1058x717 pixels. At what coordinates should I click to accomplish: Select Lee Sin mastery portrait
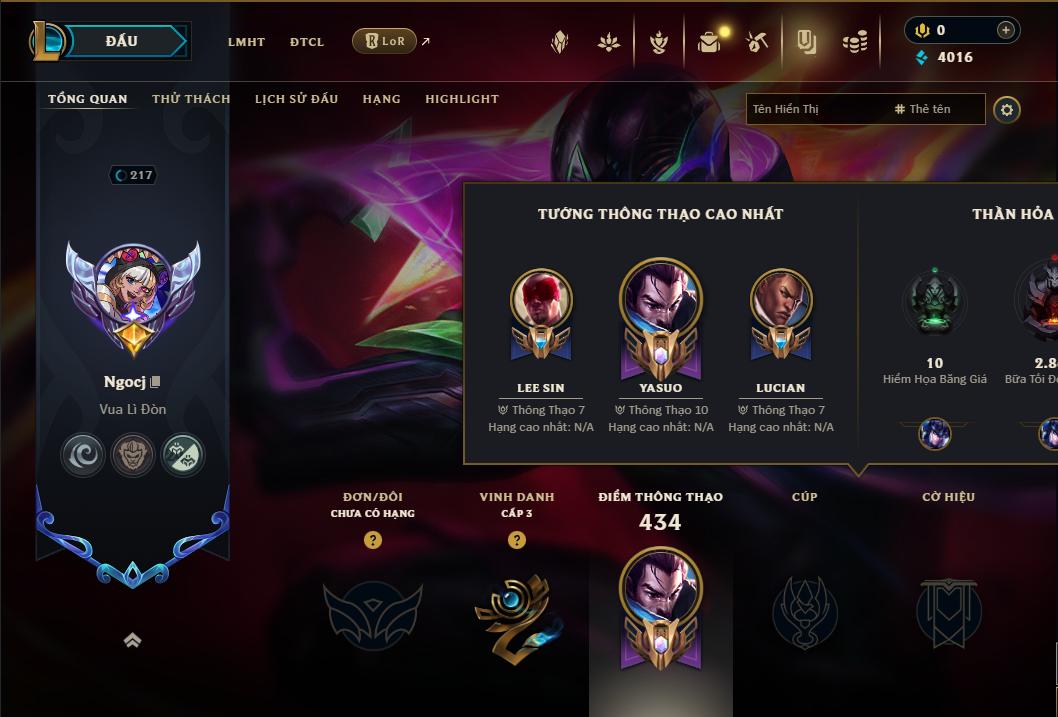click(x=541, y=300)
